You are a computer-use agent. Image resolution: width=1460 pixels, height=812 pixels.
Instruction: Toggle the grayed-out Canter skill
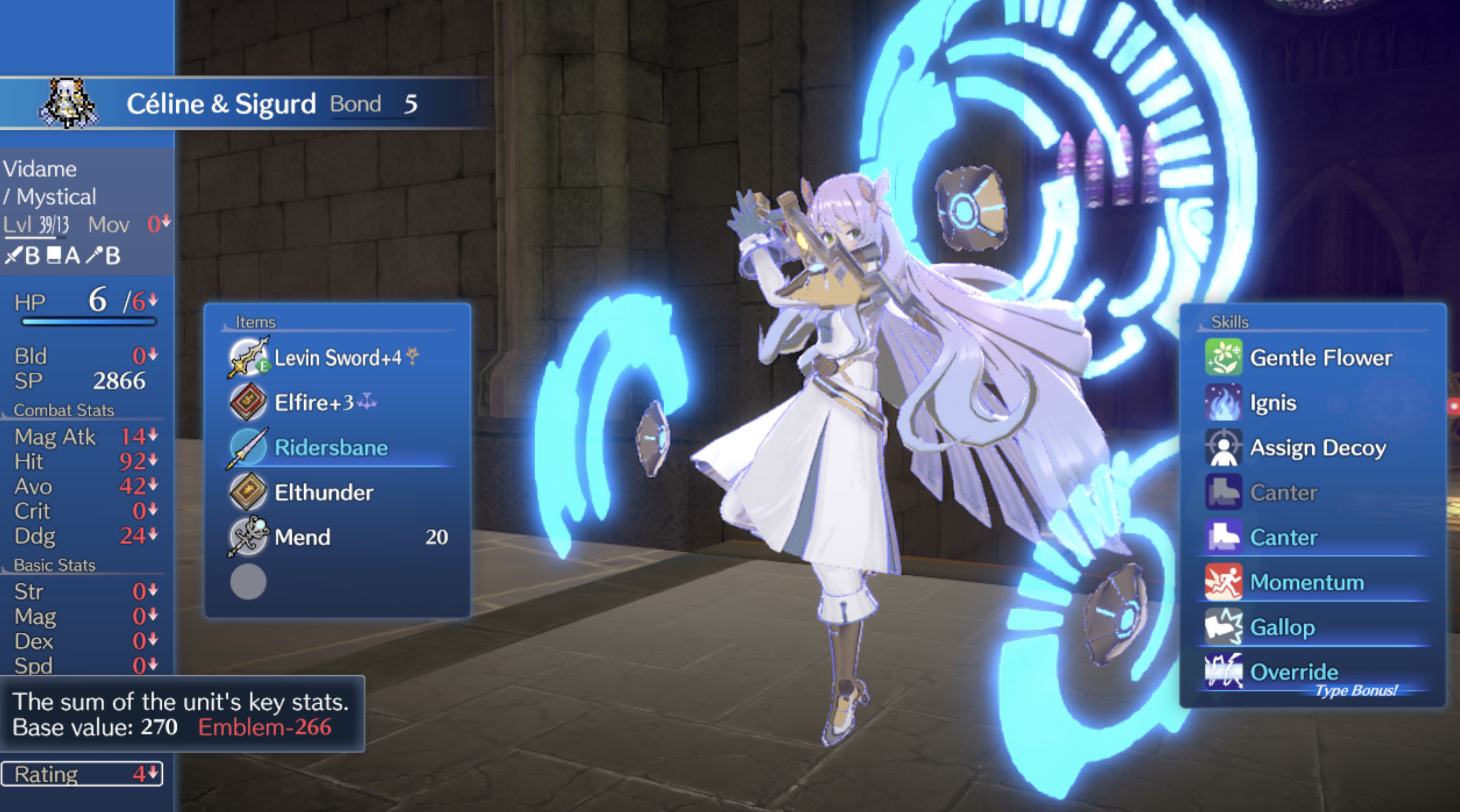[x=1225, y=492]
